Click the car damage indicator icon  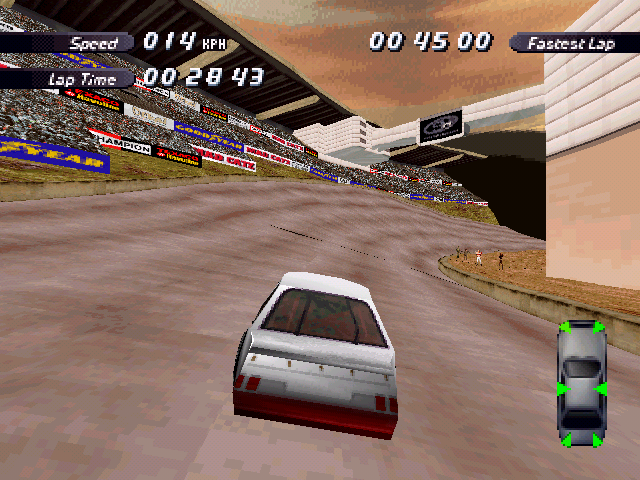[x=581, y=384]
